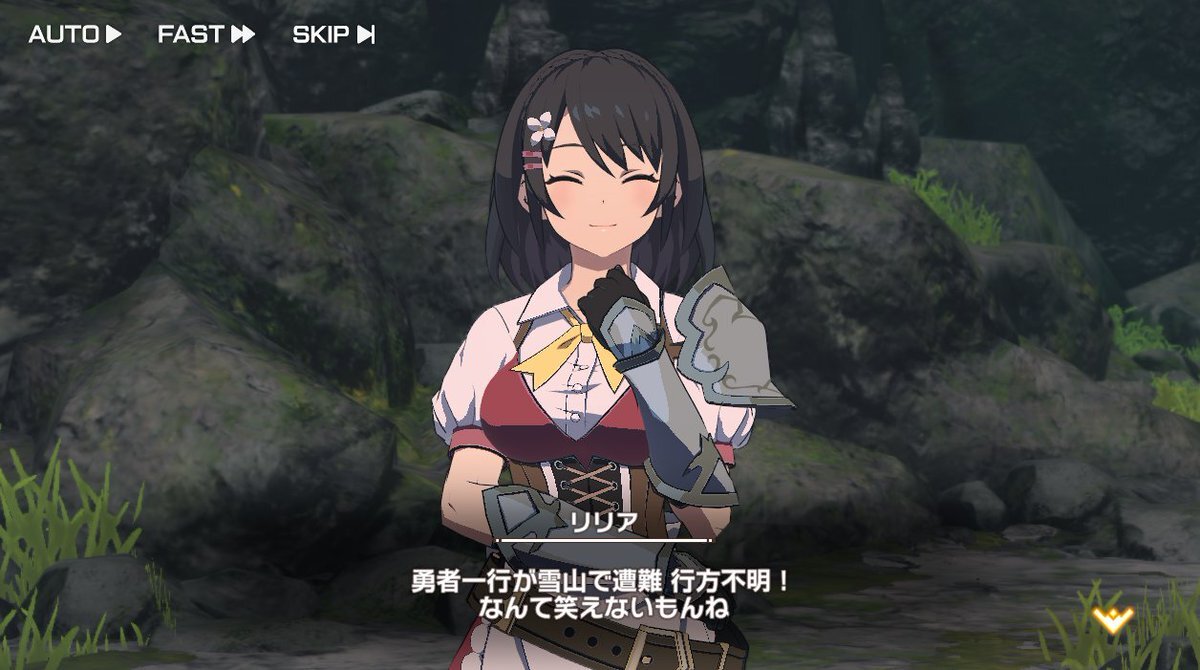
Task: Enable AUTO dialogue playback
Action: pos(75,34)
